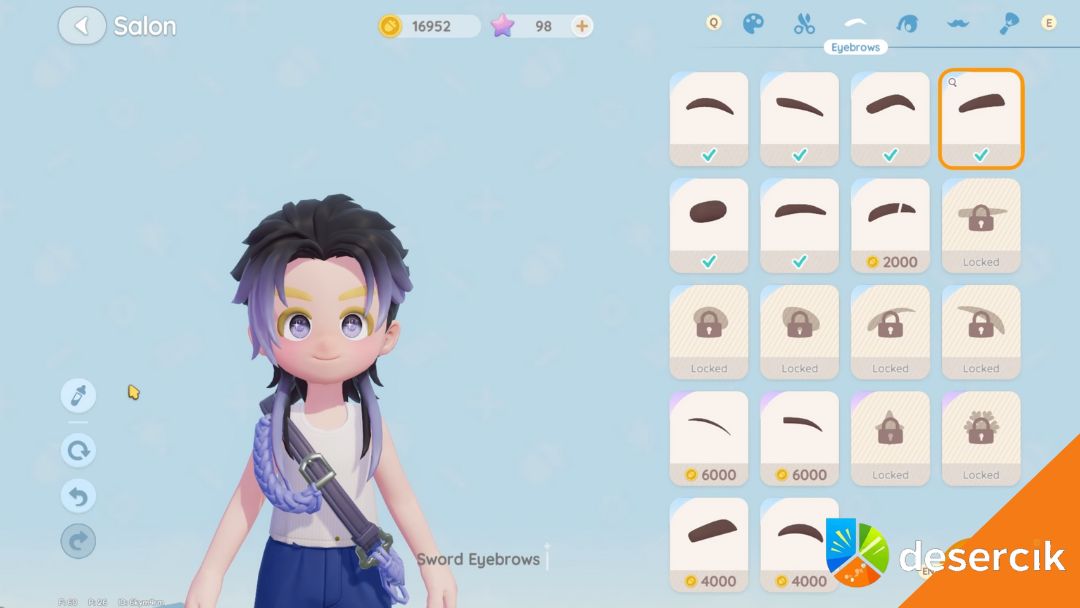Click the locked flower-shaped eyebrow tile
Viewport: 1080px width, 608px height.
point(981,438)
